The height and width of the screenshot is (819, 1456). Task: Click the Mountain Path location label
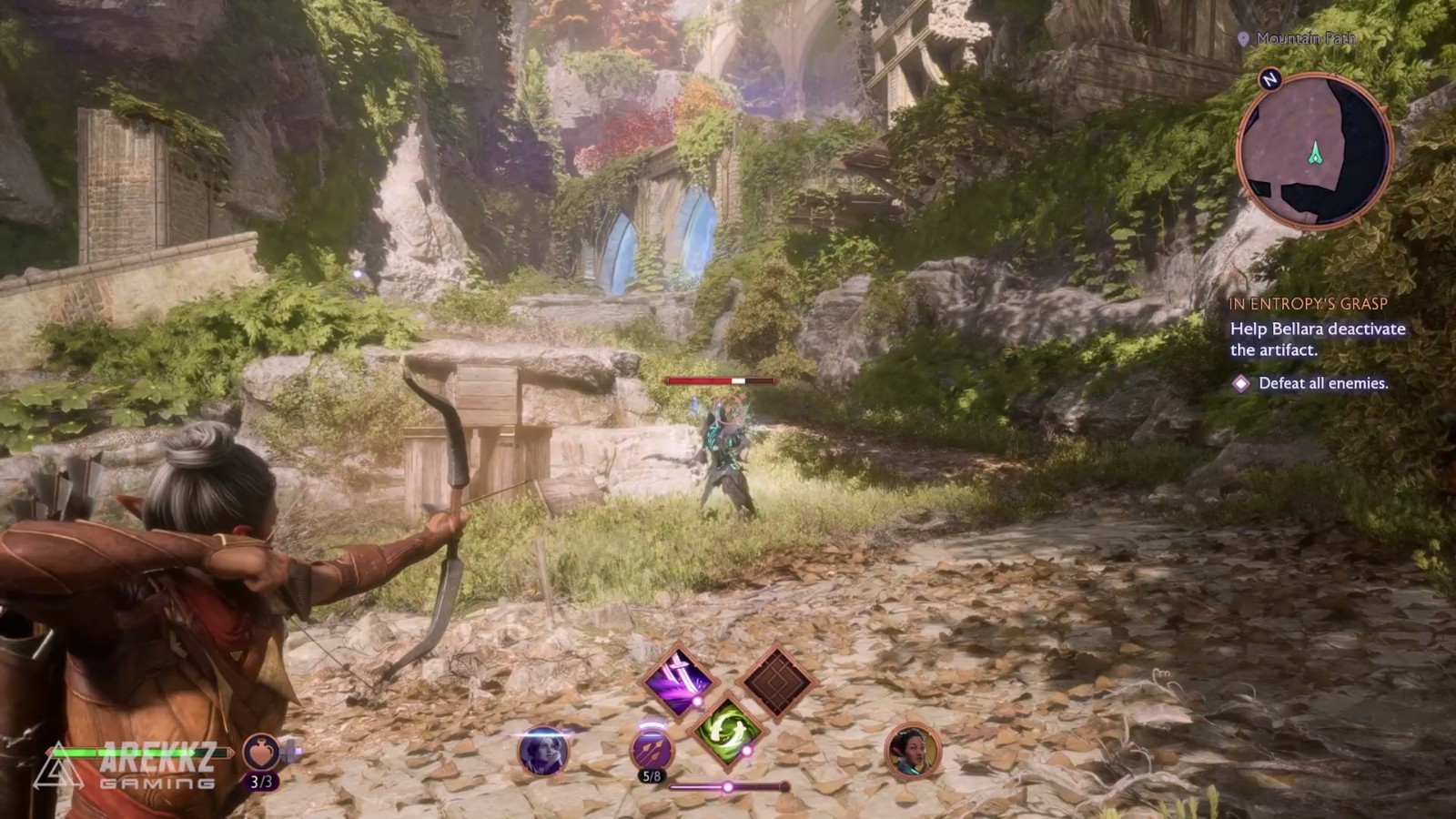click(1305, 38)
